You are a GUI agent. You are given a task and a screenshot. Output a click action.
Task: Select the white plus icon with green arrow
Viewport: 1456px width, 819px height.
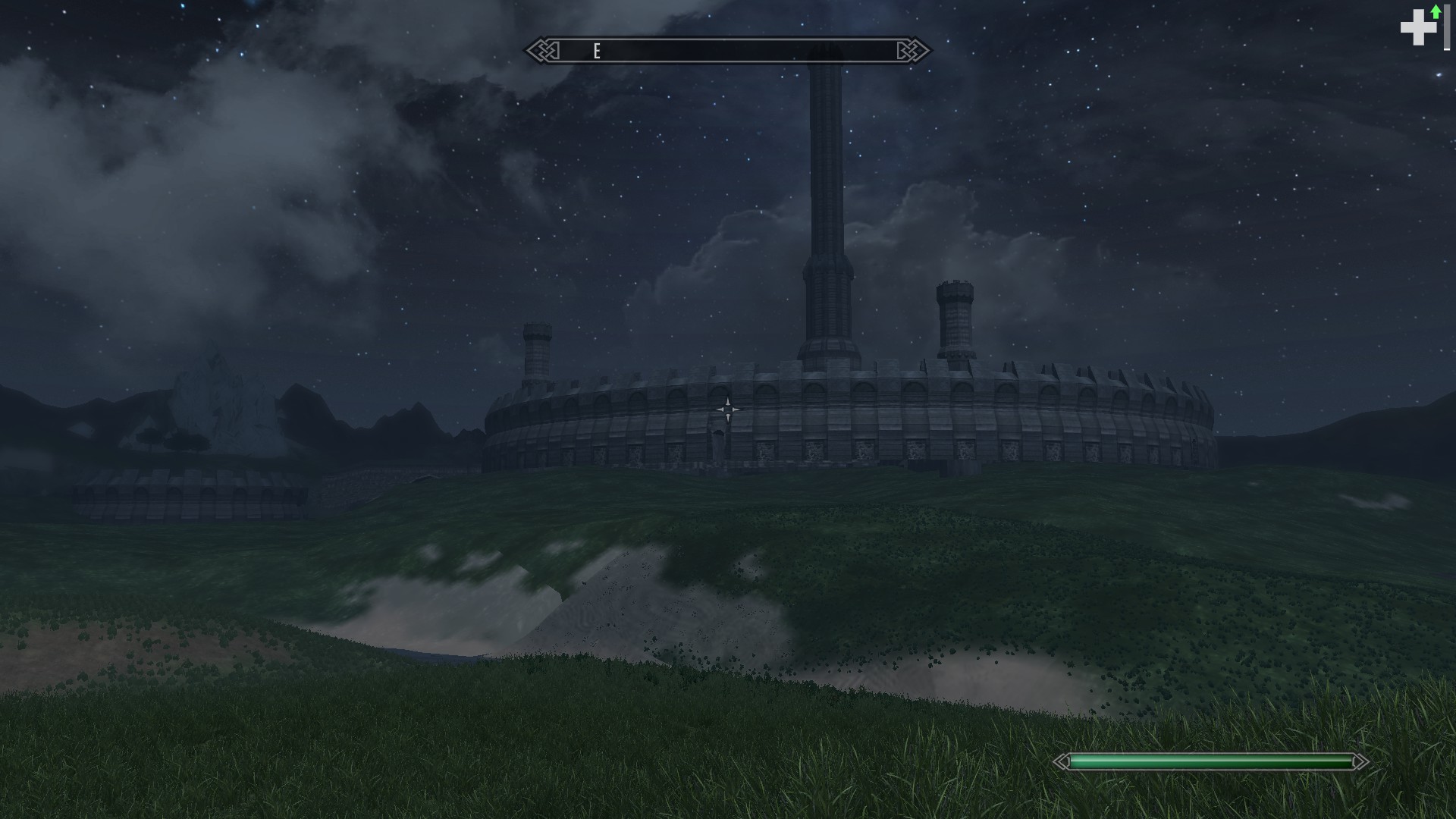click(x=1420, y=27)
